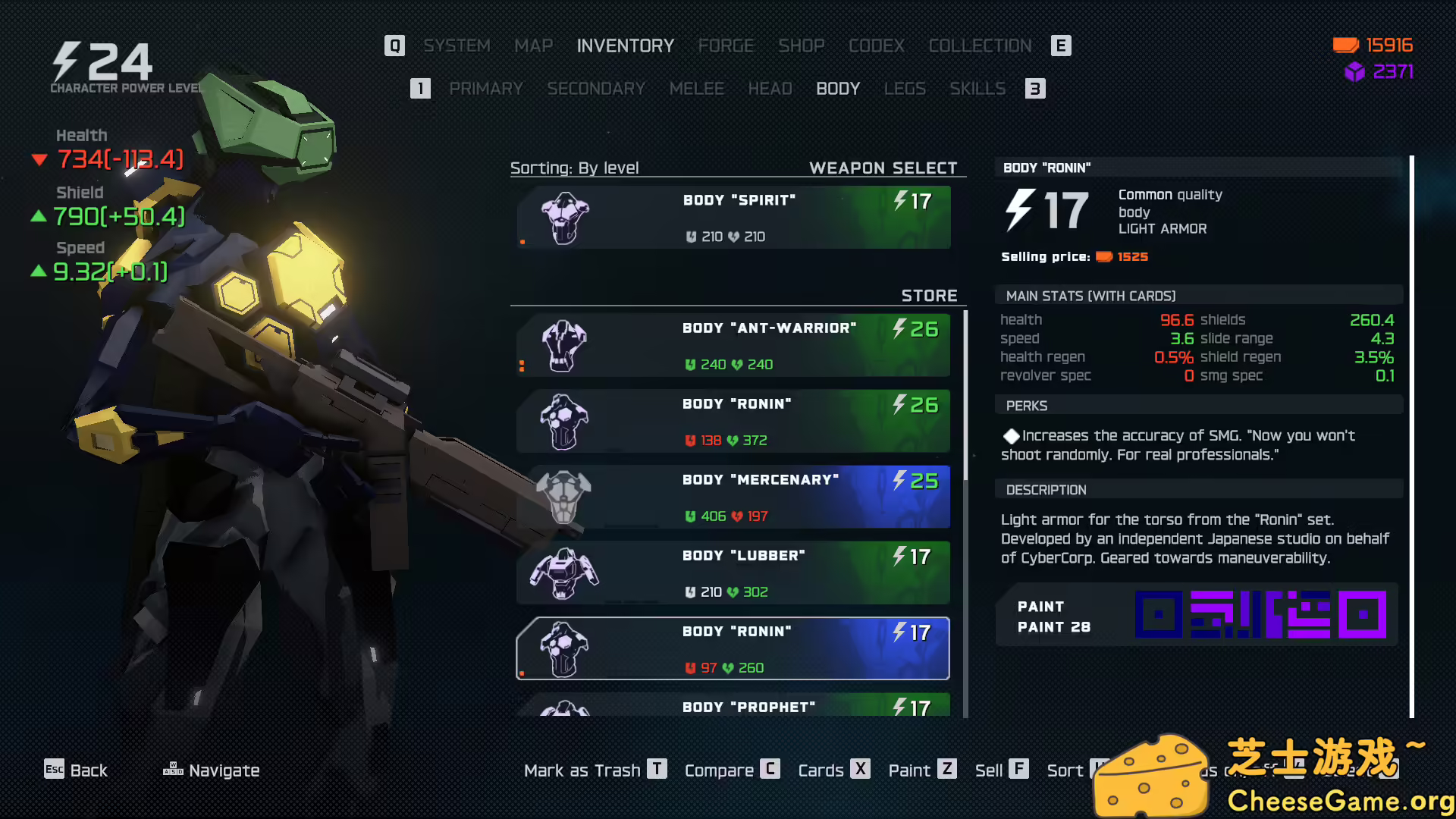
Task: Click the lightning bolt power icon beside 17
Action: pos(1017,211)
